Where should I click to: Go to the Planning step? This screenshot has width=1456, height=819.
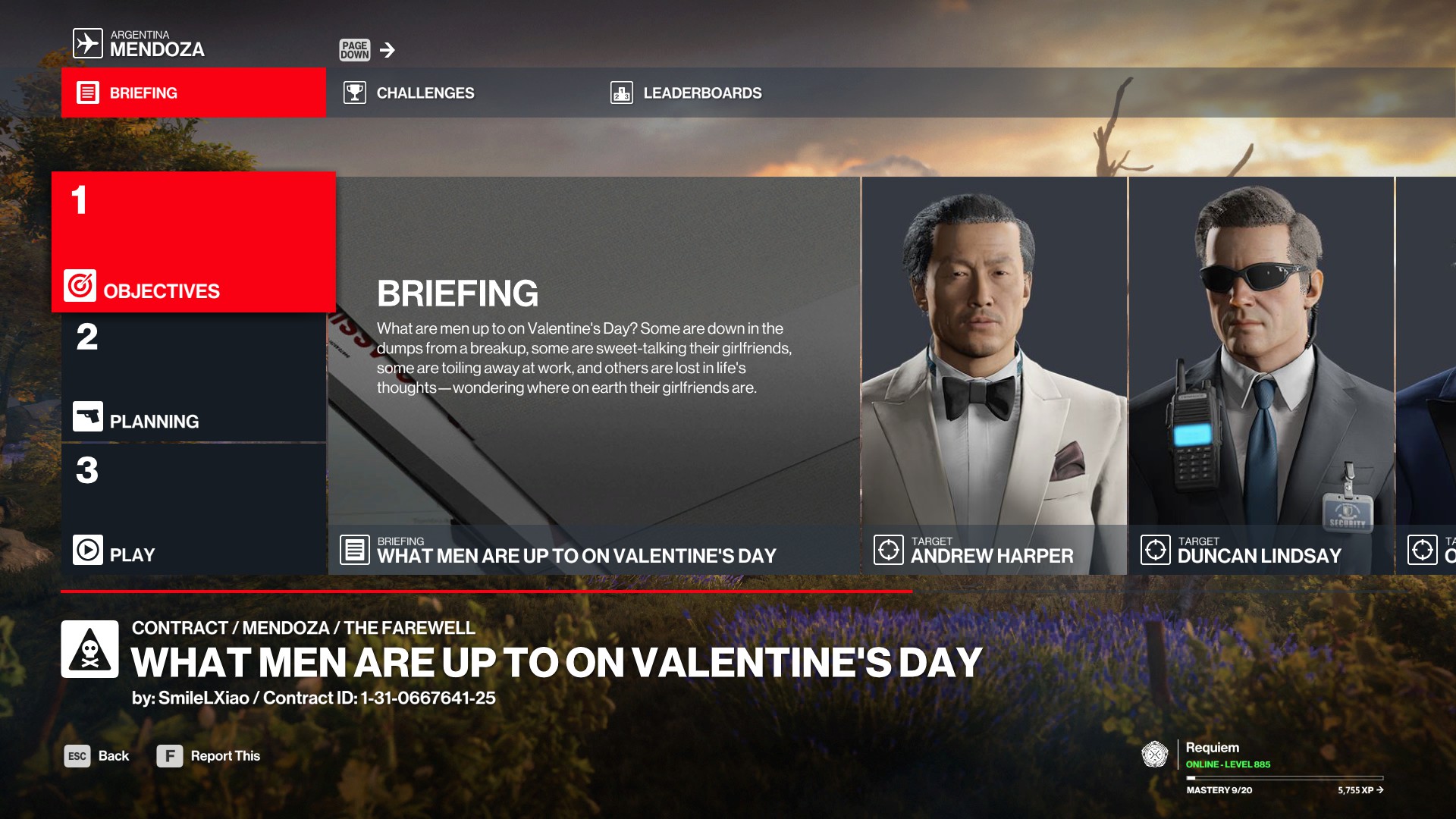(193, 378)
